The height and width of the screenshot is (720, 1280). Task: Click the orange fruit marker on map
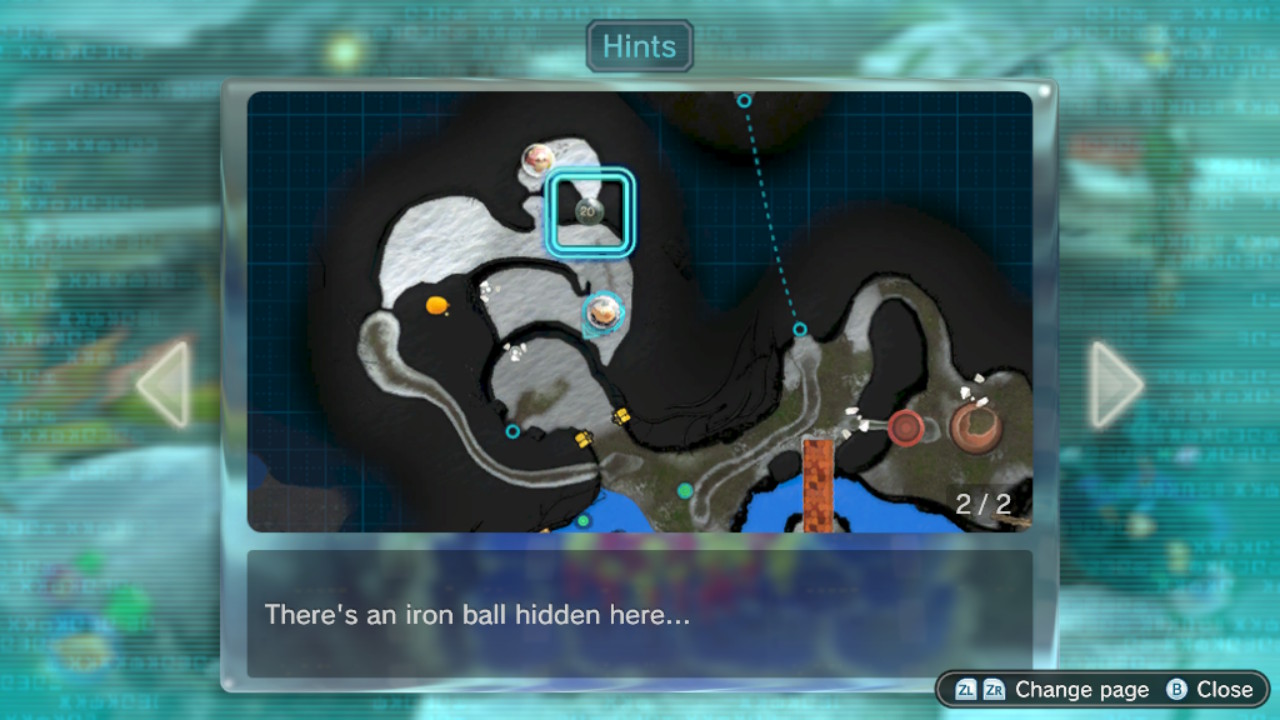click(436, 305)
